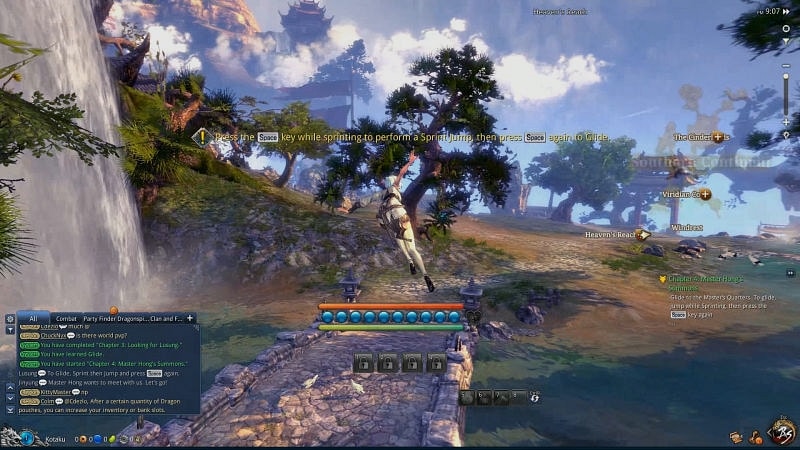Click the blue level orb by Kotaku
Screen dimensions: 800x450
[x=27, y=437]
